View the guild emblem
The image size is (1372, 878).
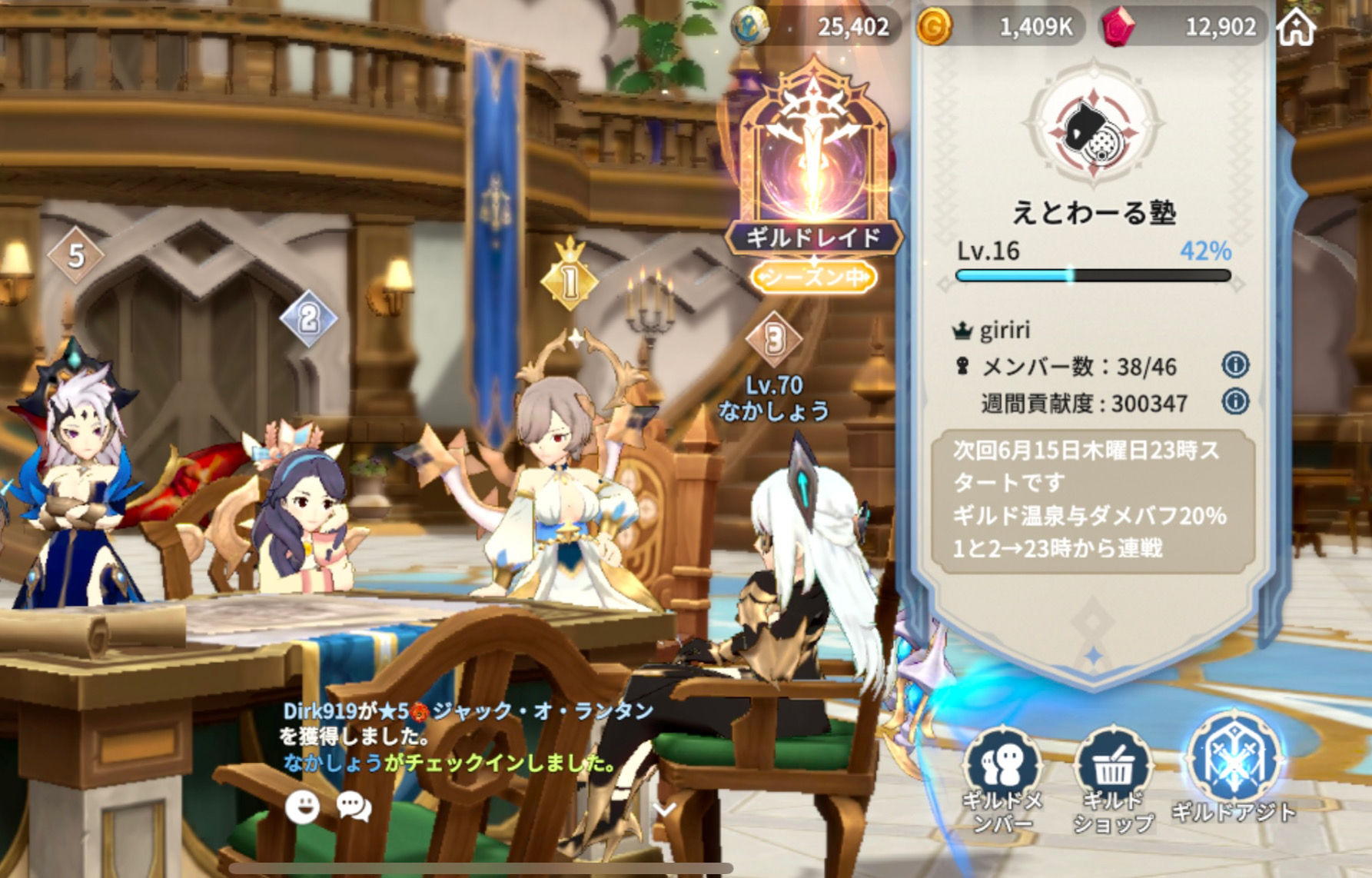click(1094, 128)
